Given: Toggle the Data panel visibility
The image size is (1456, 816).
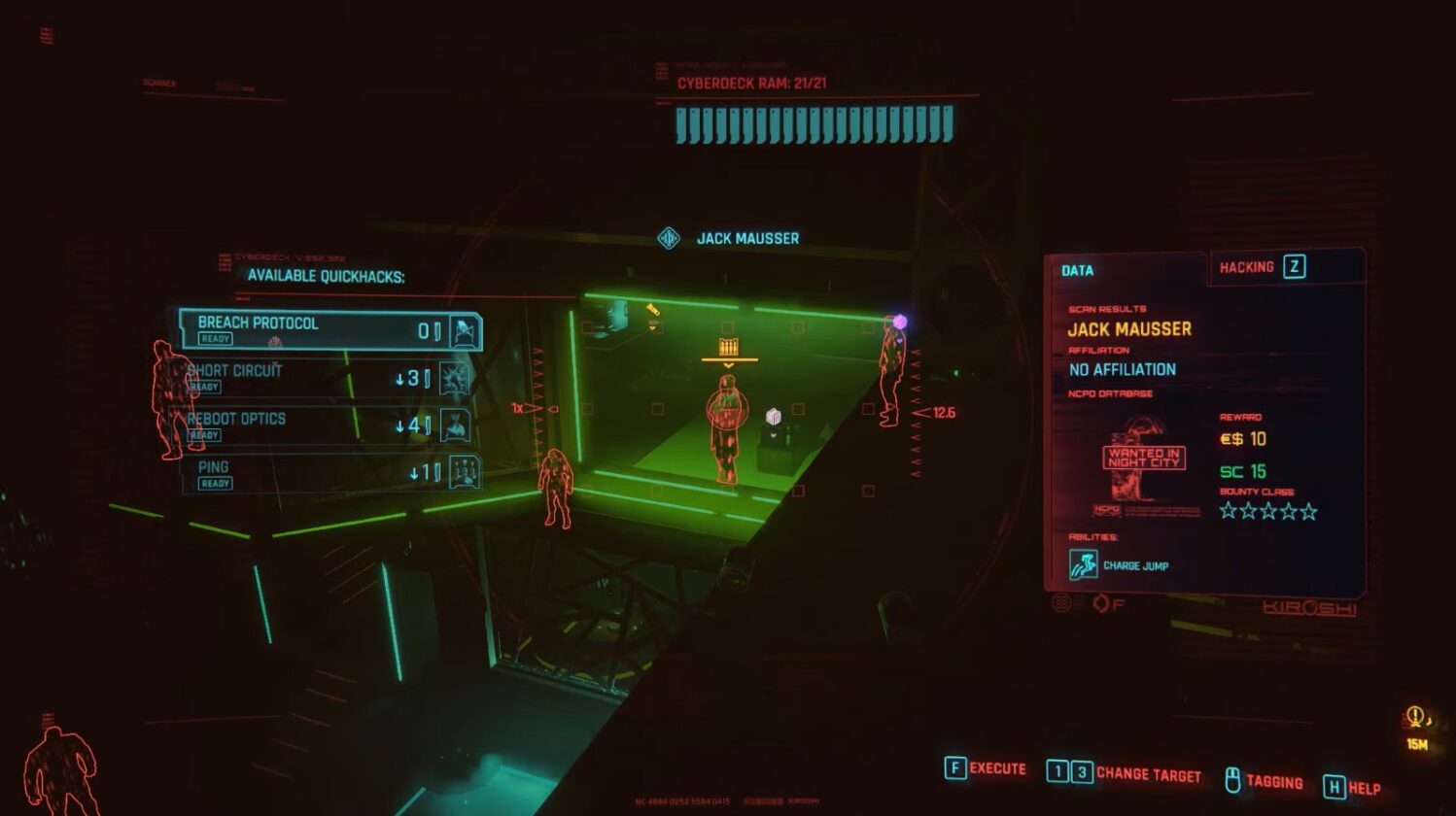Looking at the screenshot, I should click(x=1075, y=270).
